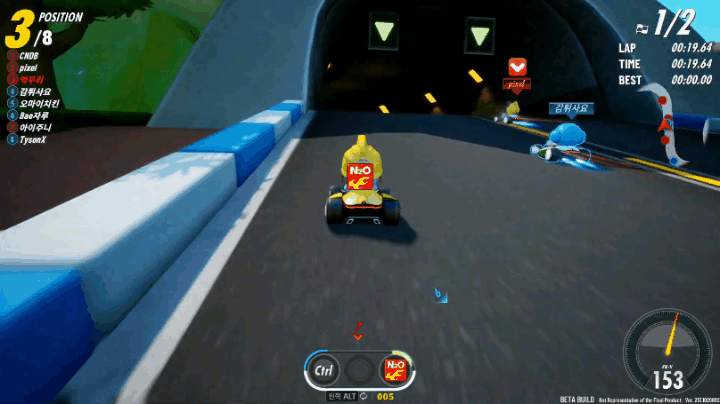This screenshot has width=720, height=404.
Task: Activate the N2O boost item slot
Action: (395, 370)
